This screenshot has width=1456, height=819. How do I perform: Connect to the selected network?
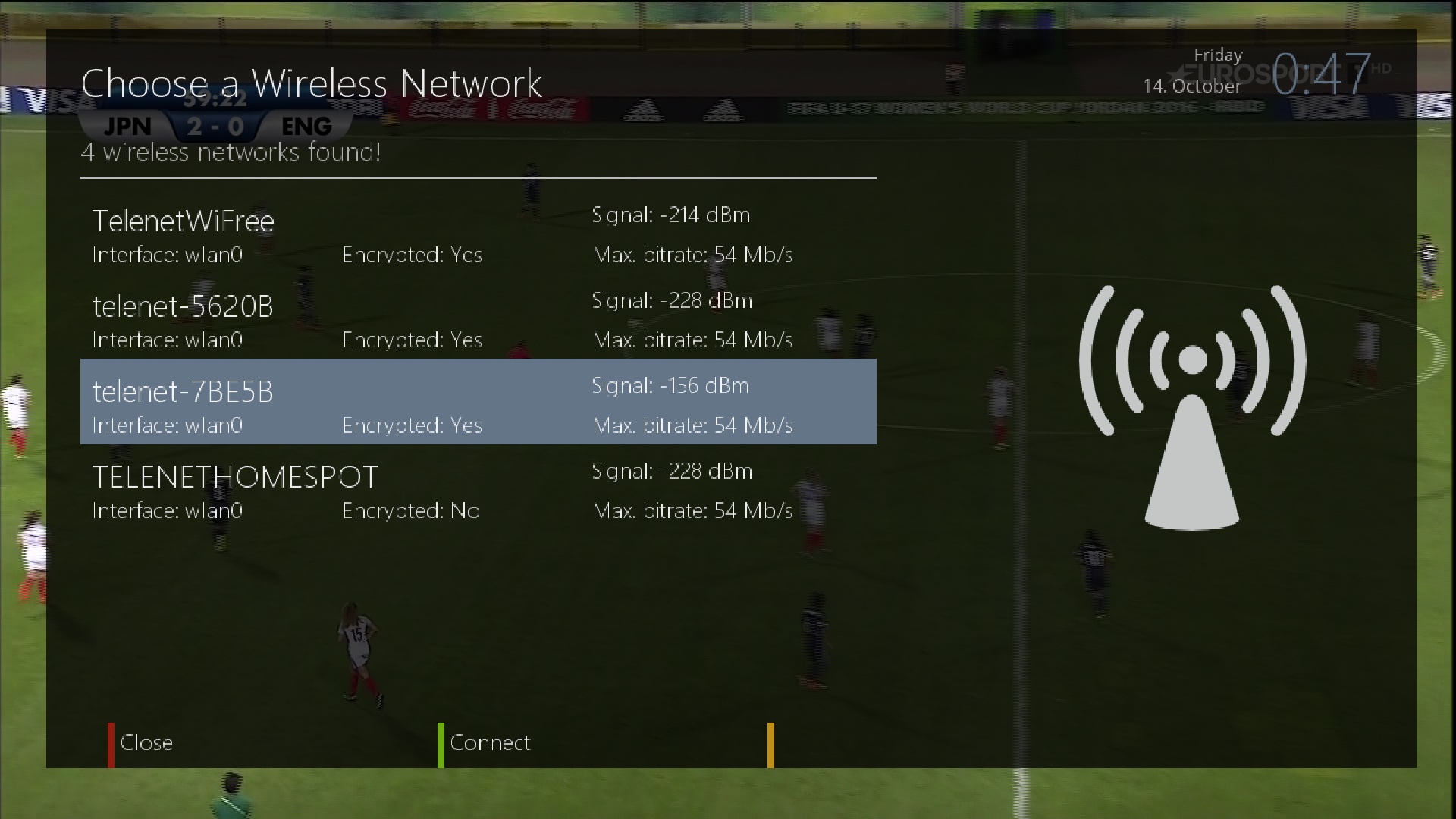click(489, 742)
